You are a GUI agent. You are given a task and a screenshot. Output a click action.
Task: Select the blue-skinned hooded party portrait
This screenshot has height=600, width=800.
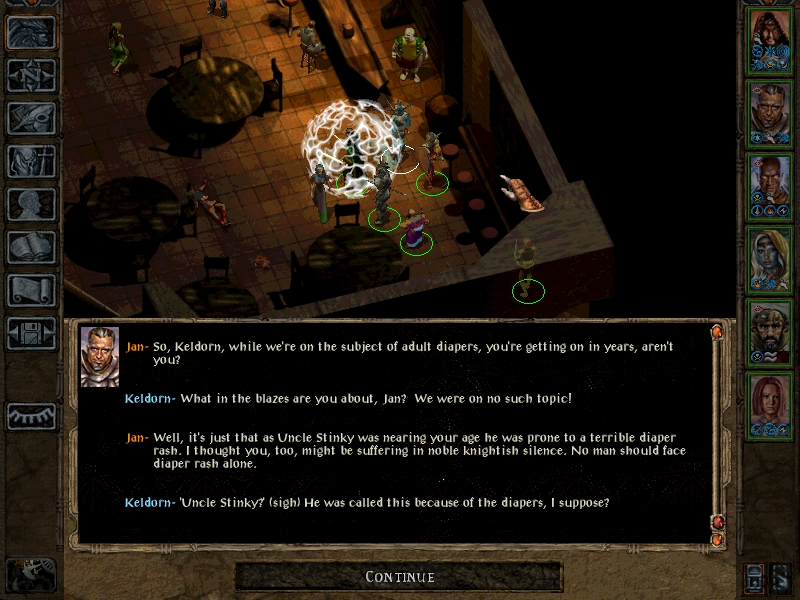coord(769,259)
